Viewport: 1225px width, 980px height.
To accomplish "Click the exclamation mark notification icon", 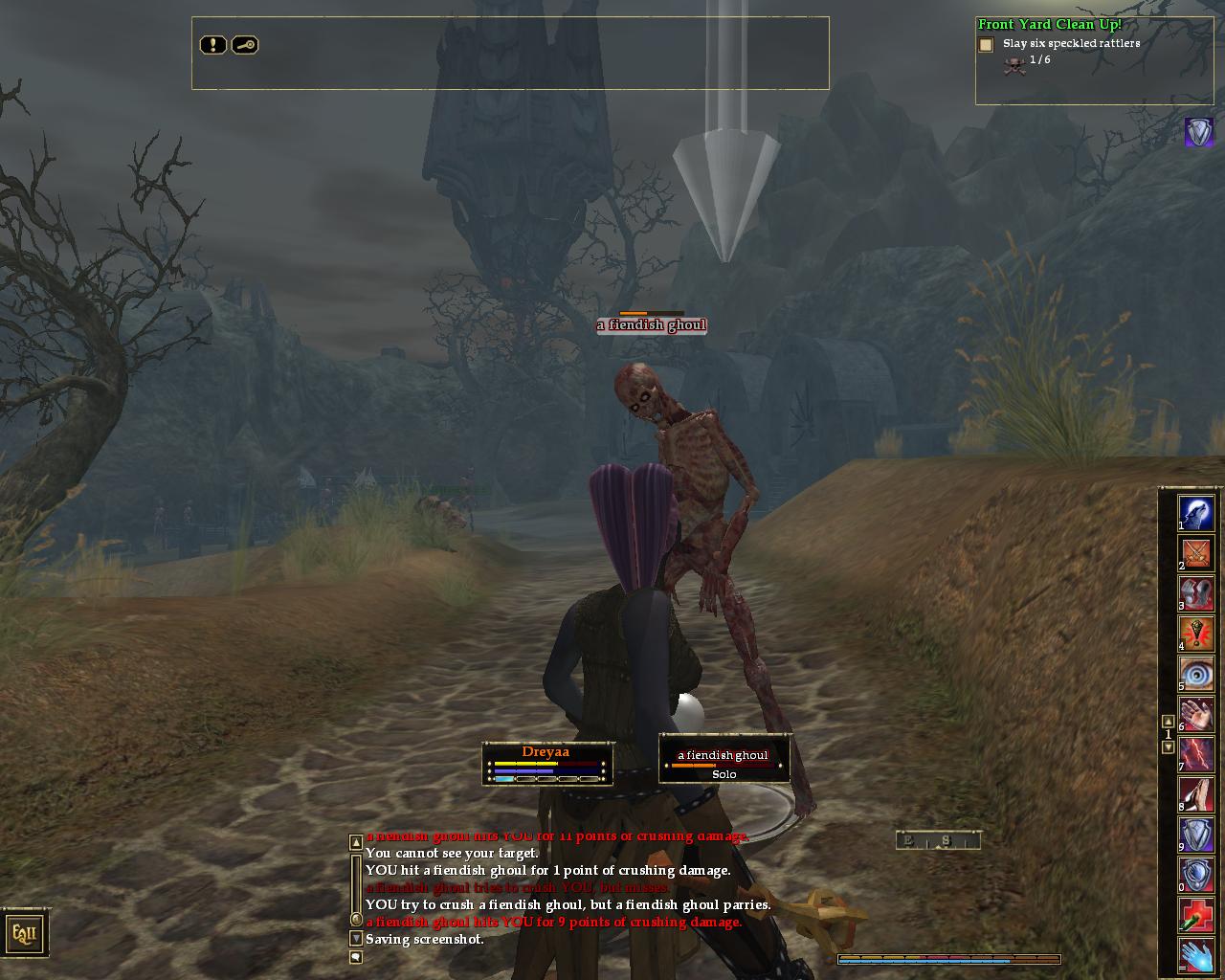I will [x=212, y=45].
